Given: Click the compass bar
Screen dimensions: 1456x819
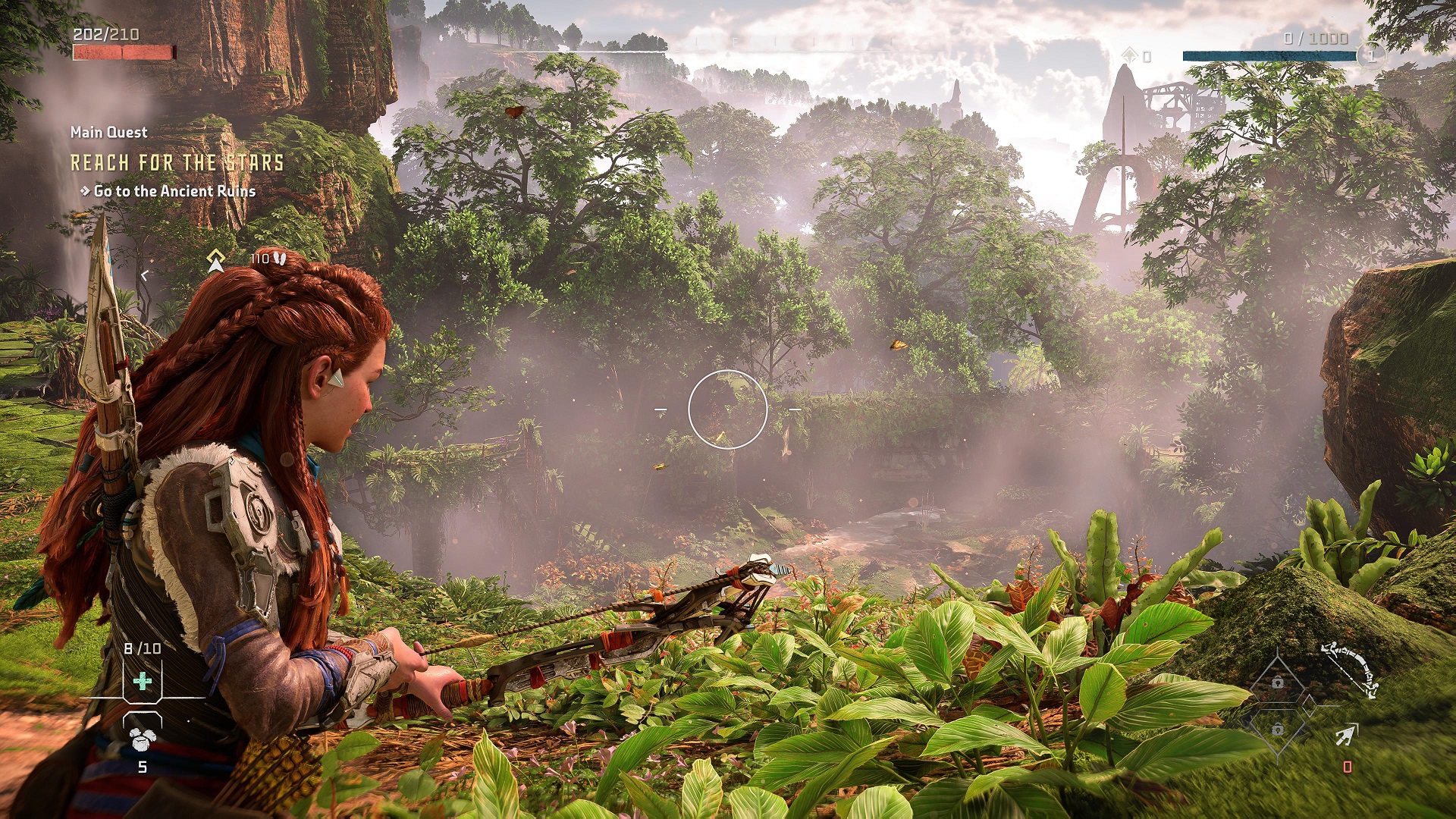Looking at the screenshot, I should pos(728,45).
